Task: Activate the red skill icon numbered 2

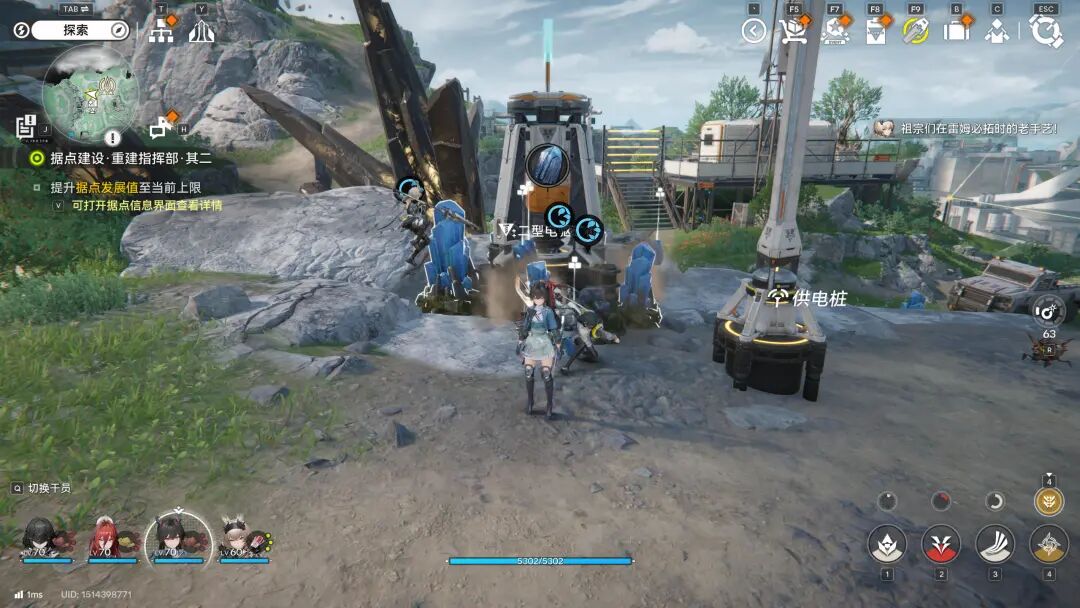Action: (940, 545)
